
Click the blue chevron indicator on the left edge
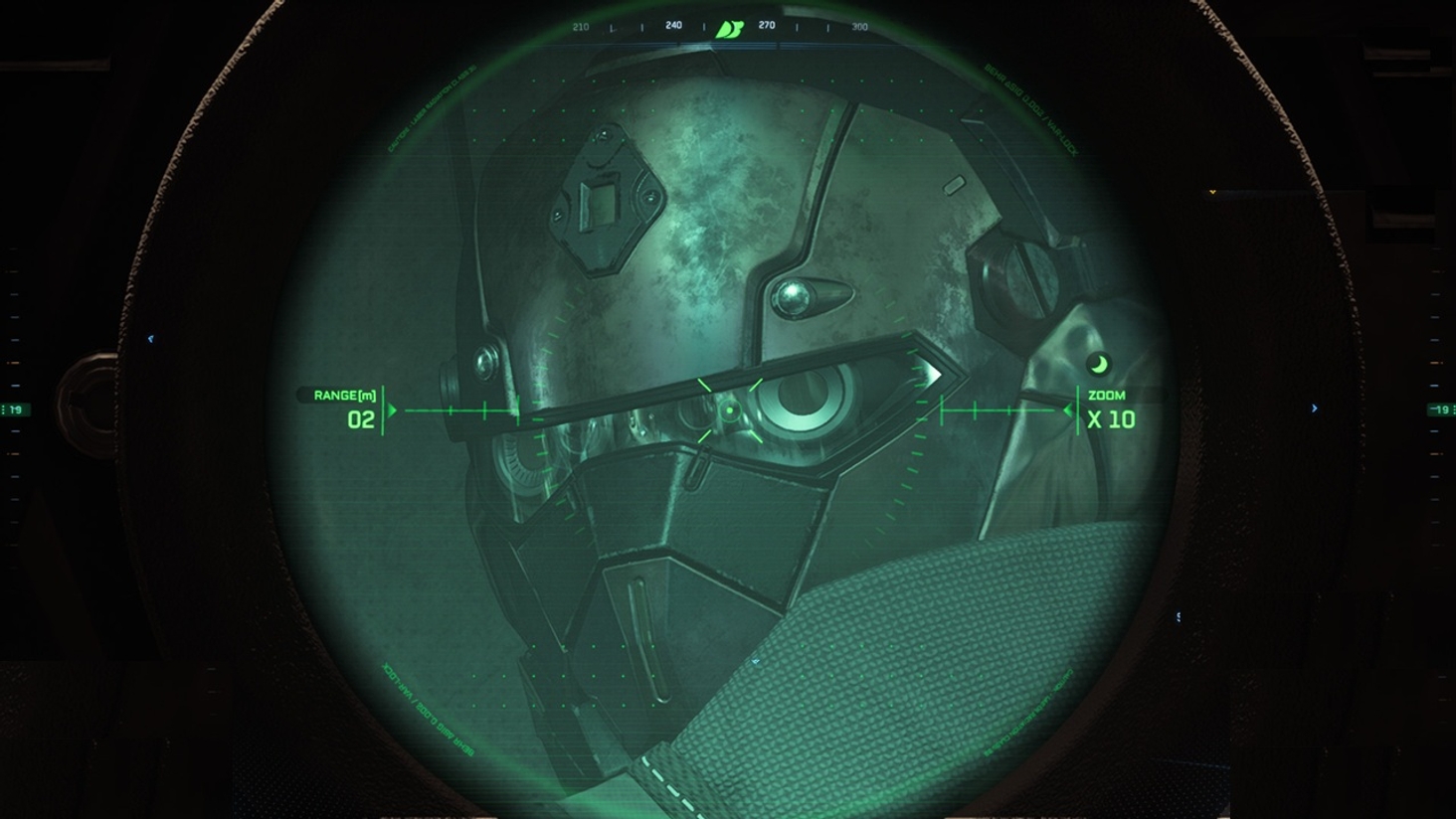[x=152, y=338]
